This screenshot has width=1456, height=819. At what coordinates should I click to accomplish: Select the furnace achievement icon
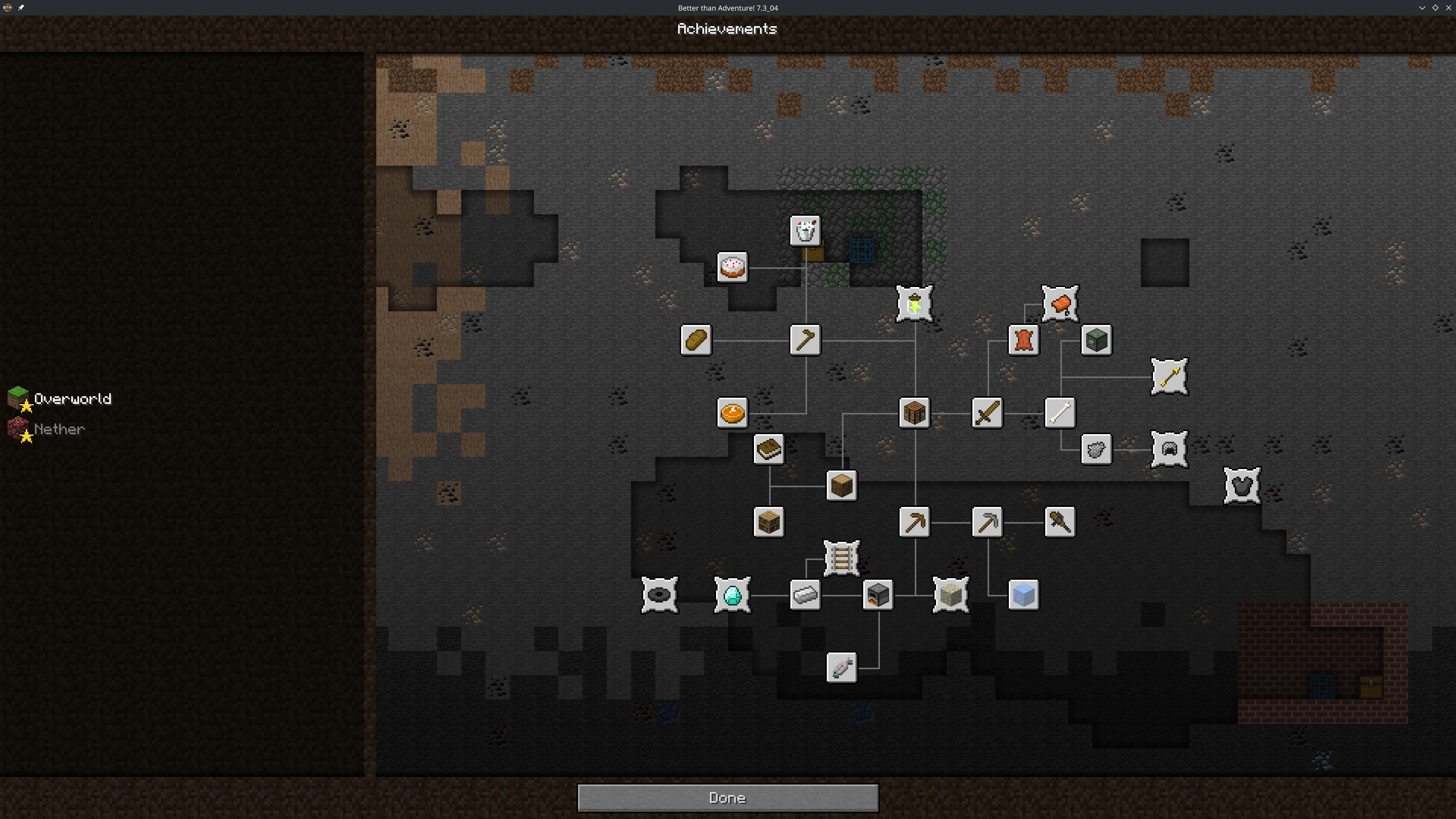coord(878,595)
